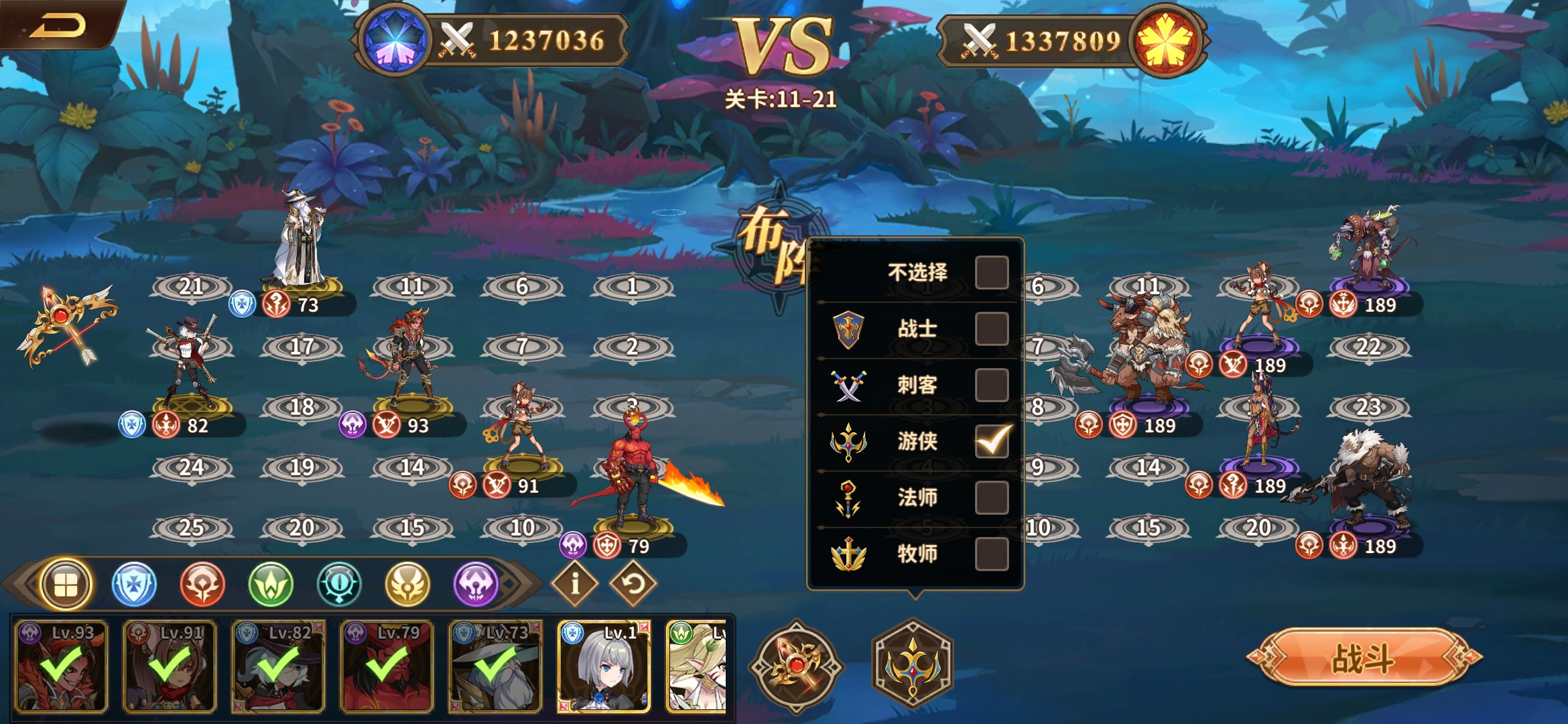Image resolution: width=1568 pixels, height=724 pixels.
Task: Filter heroes by the red faction icon
Action: [202, 585]
